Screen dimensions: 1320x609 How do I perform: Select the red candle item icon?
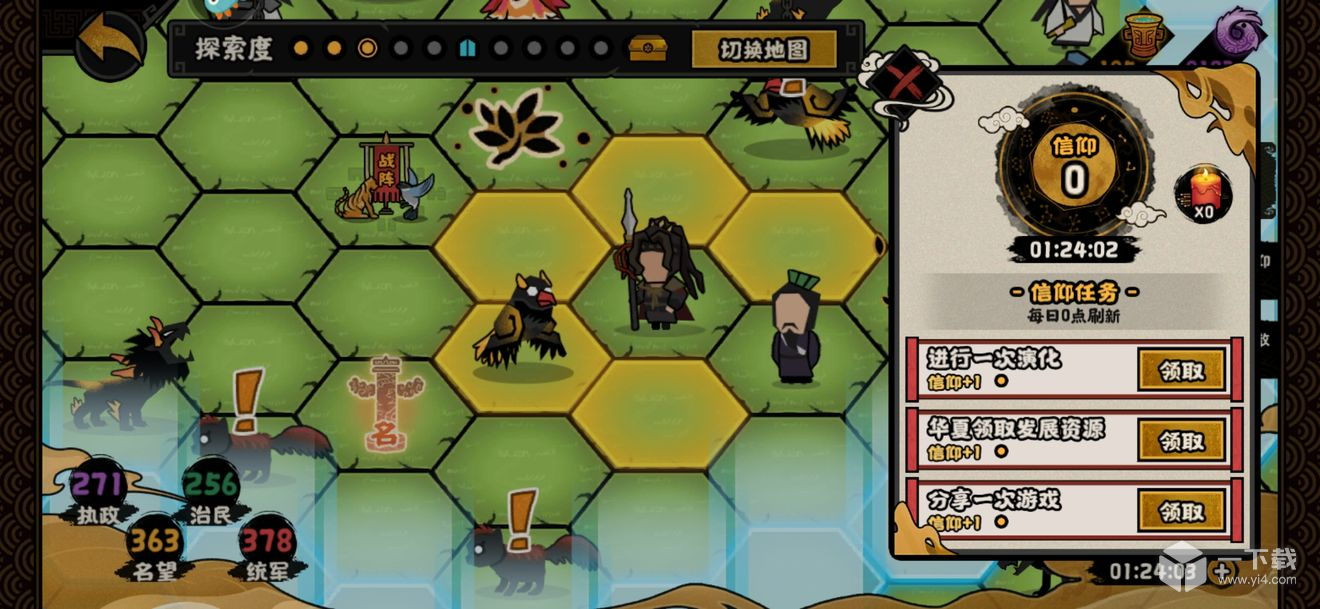coord(1203,192)
